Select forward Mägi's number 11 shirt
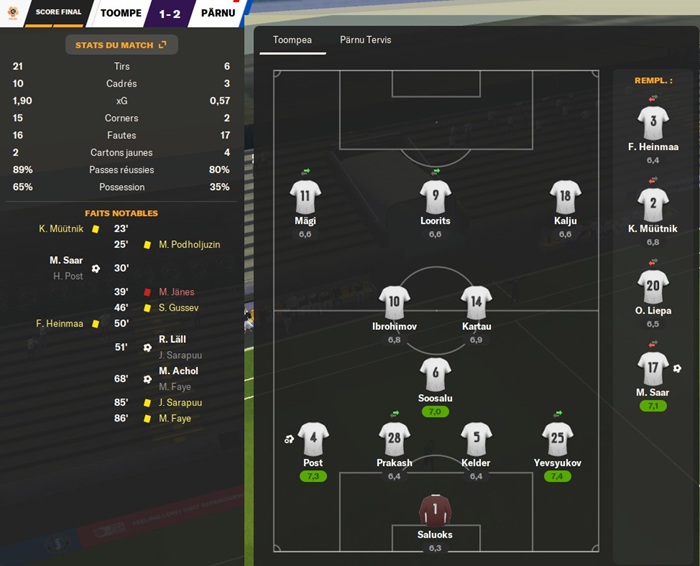Screen dimensions: 700x566 [x=305, y=196]
